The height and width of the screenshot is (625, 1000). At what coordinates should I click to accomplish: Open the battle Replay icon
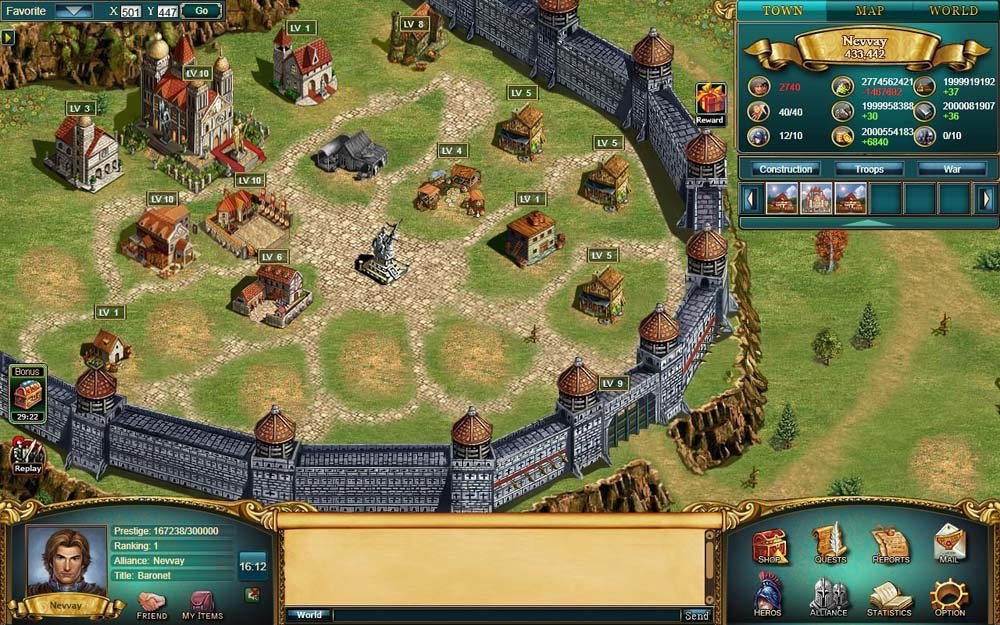[27, 455]
